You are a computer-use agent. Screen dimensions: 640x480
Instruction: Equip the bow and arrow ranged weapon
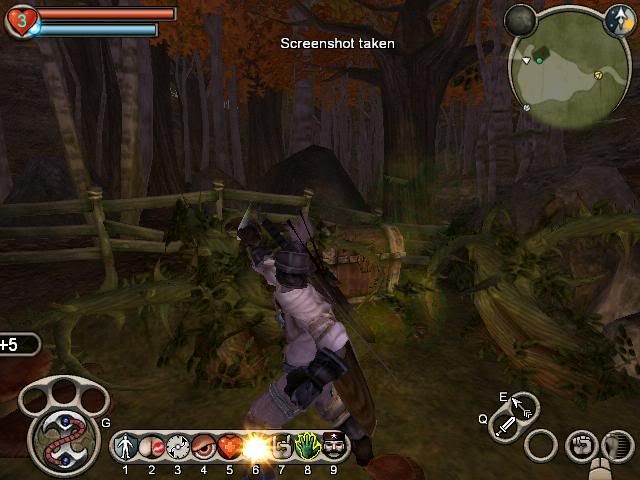(523, 407)
